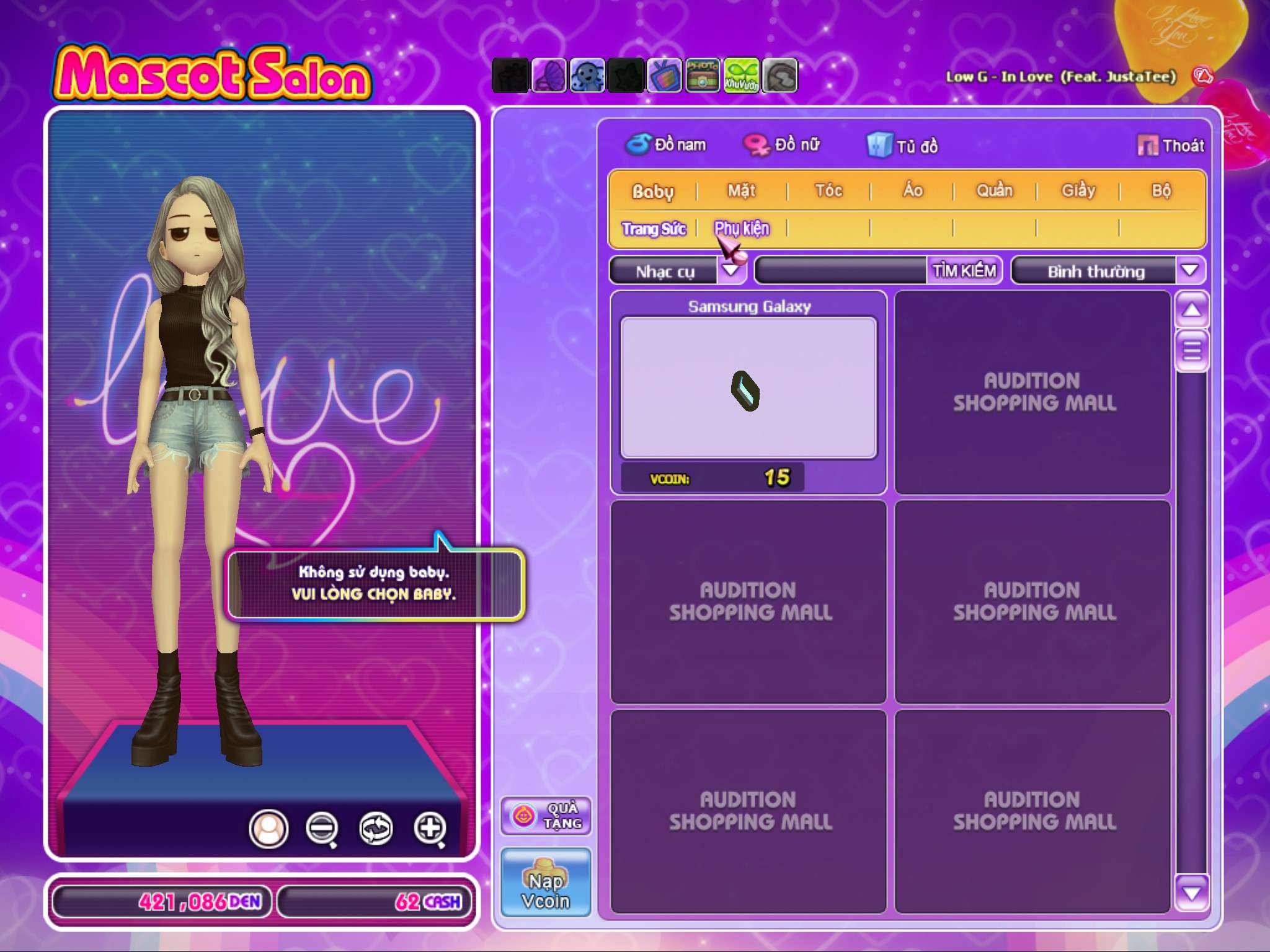Rotate the character with the refresh icon
Viewport: 1270px width, 952px height.
point(376,828)
